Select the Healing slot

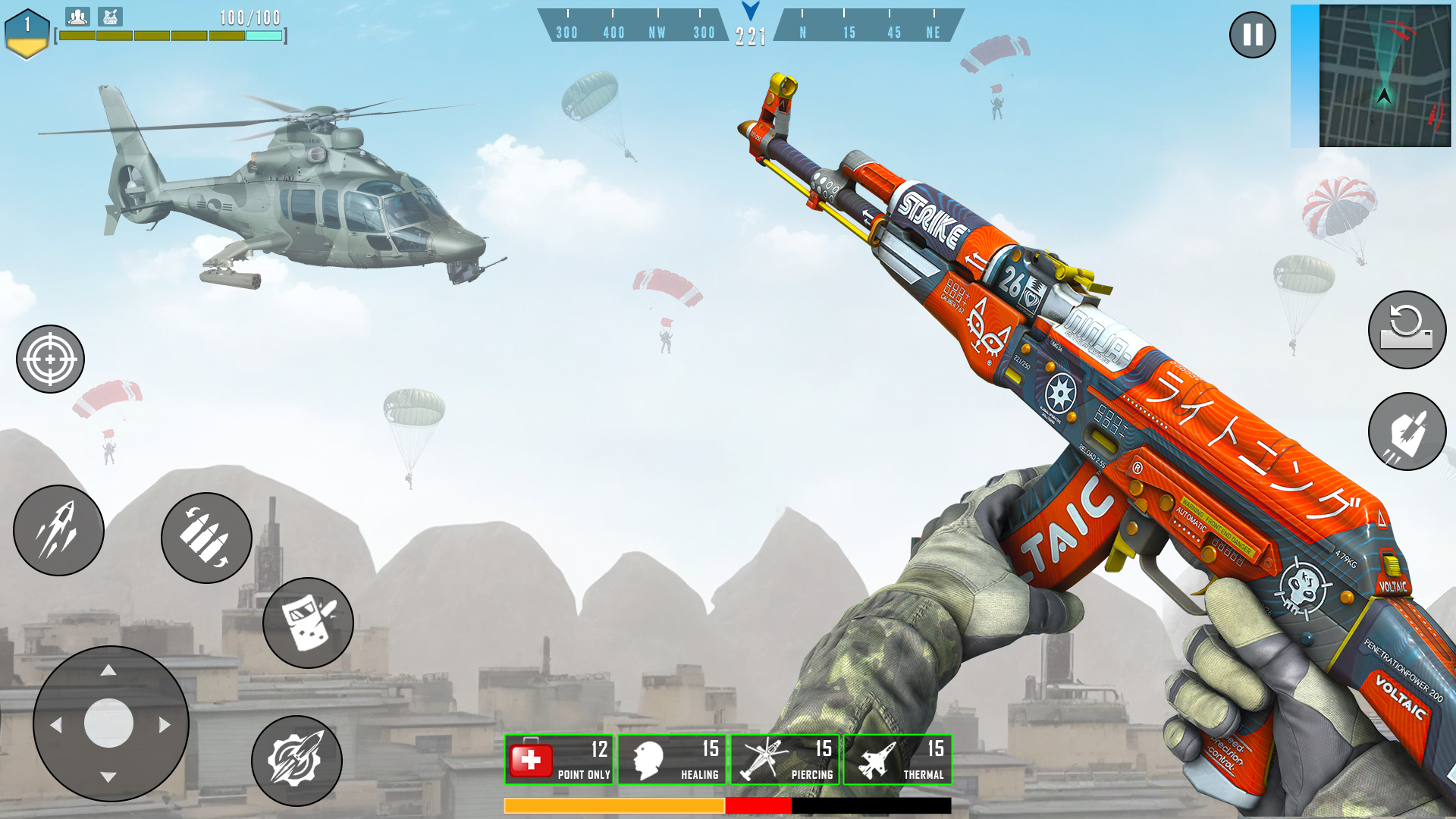click(x=672, y=759)
